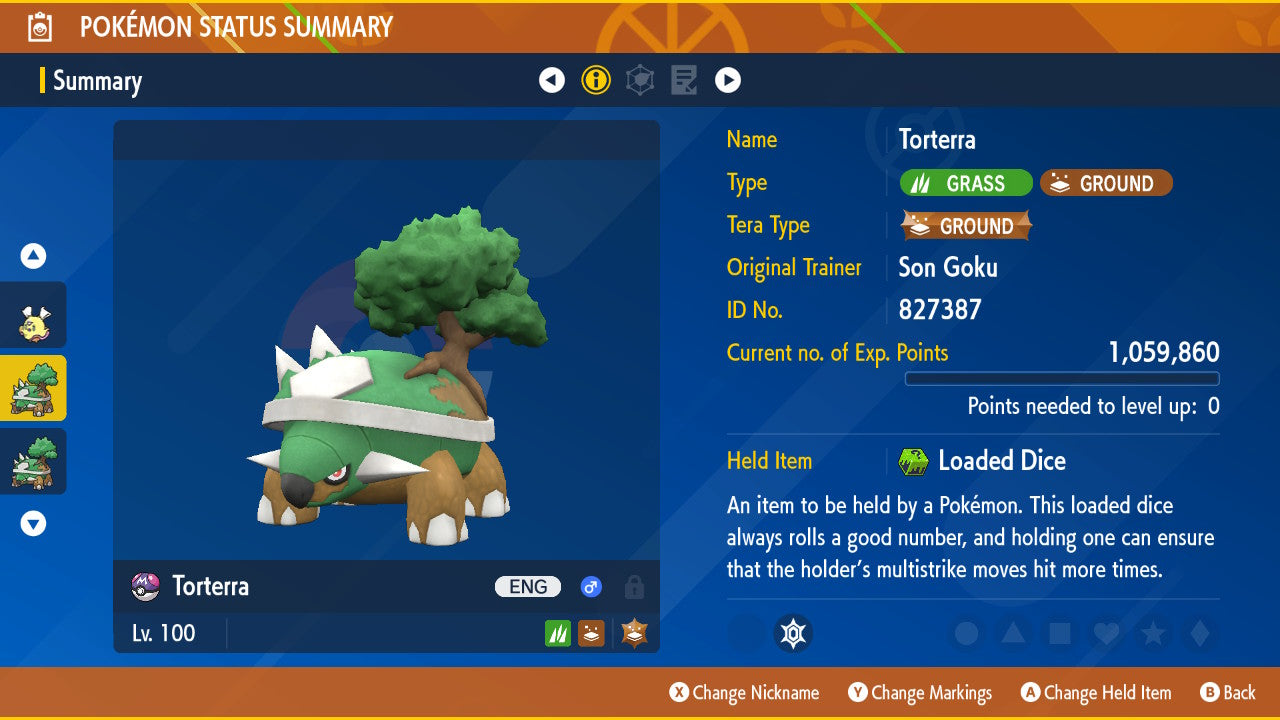Show the previous Pokémon with up arrow

pyautogui.click(x=33, y=256)
